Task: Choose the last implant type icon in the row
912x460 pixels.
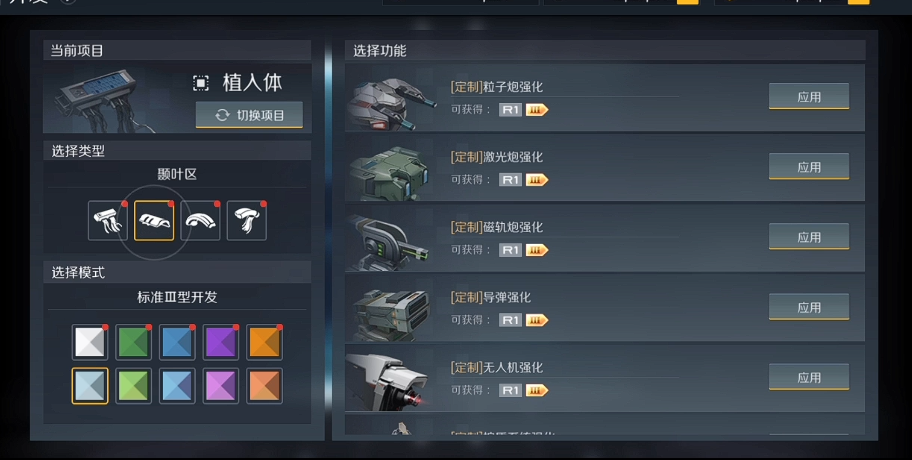Action: point(246,221)
